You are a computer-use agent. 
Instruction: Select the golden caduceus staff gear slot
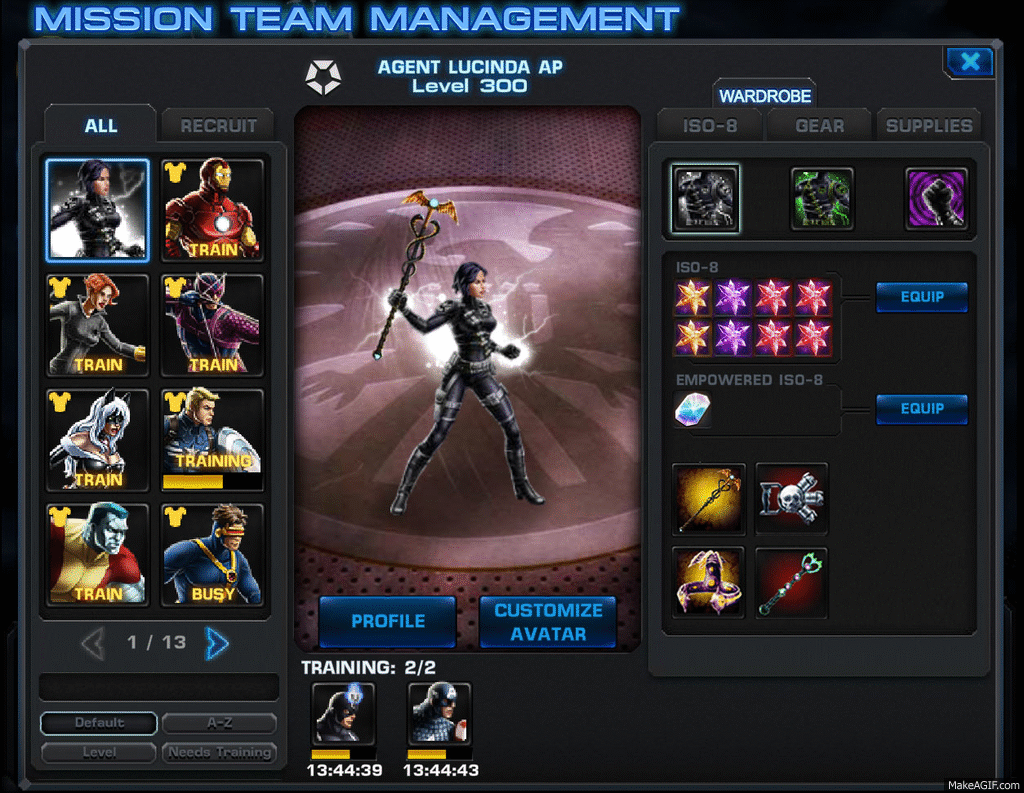point(709,498)
